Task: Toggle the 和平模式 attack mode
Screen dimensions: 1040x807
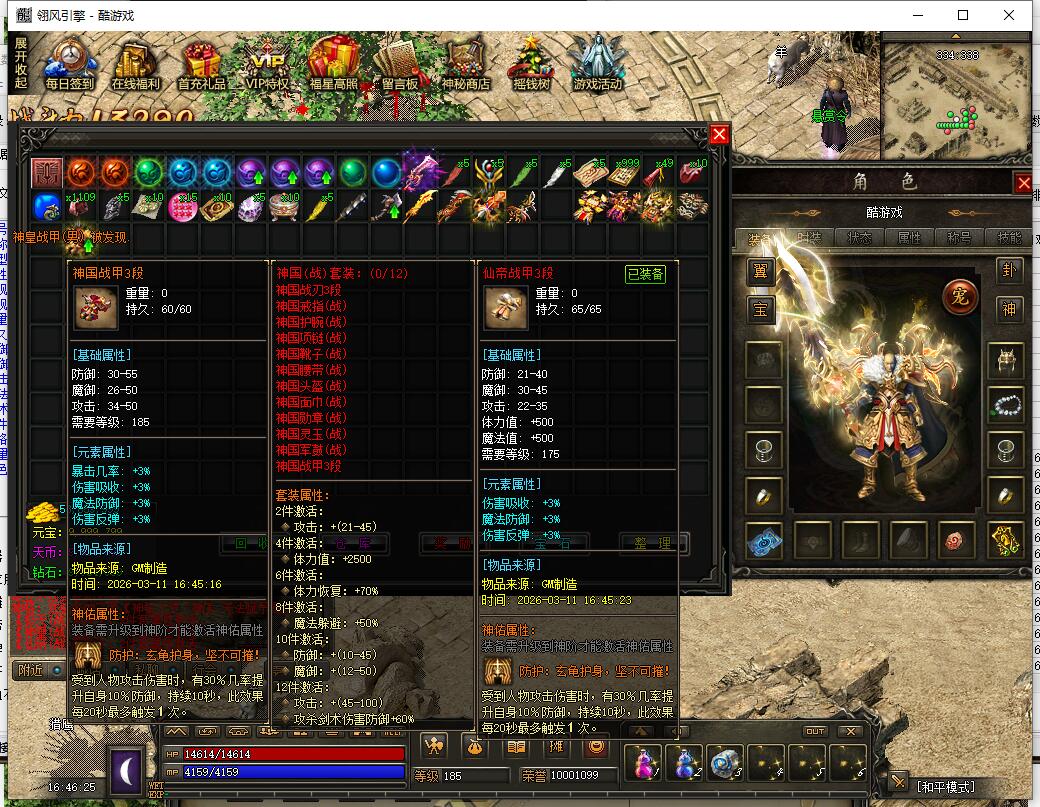Action: [x=945, y=787]
